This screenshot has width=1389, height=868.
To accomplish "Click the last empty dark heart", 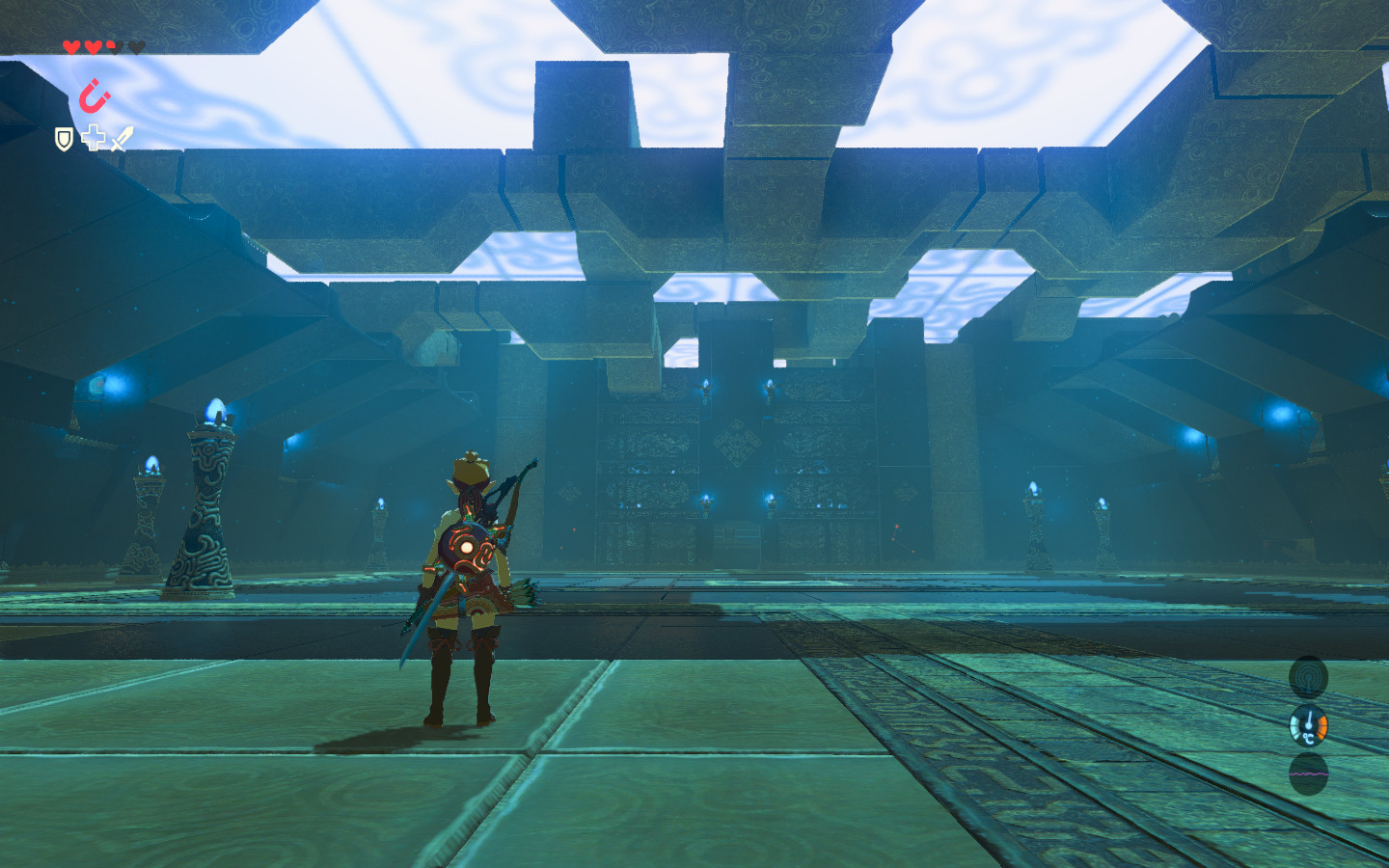I will click(x=135, y=45).
